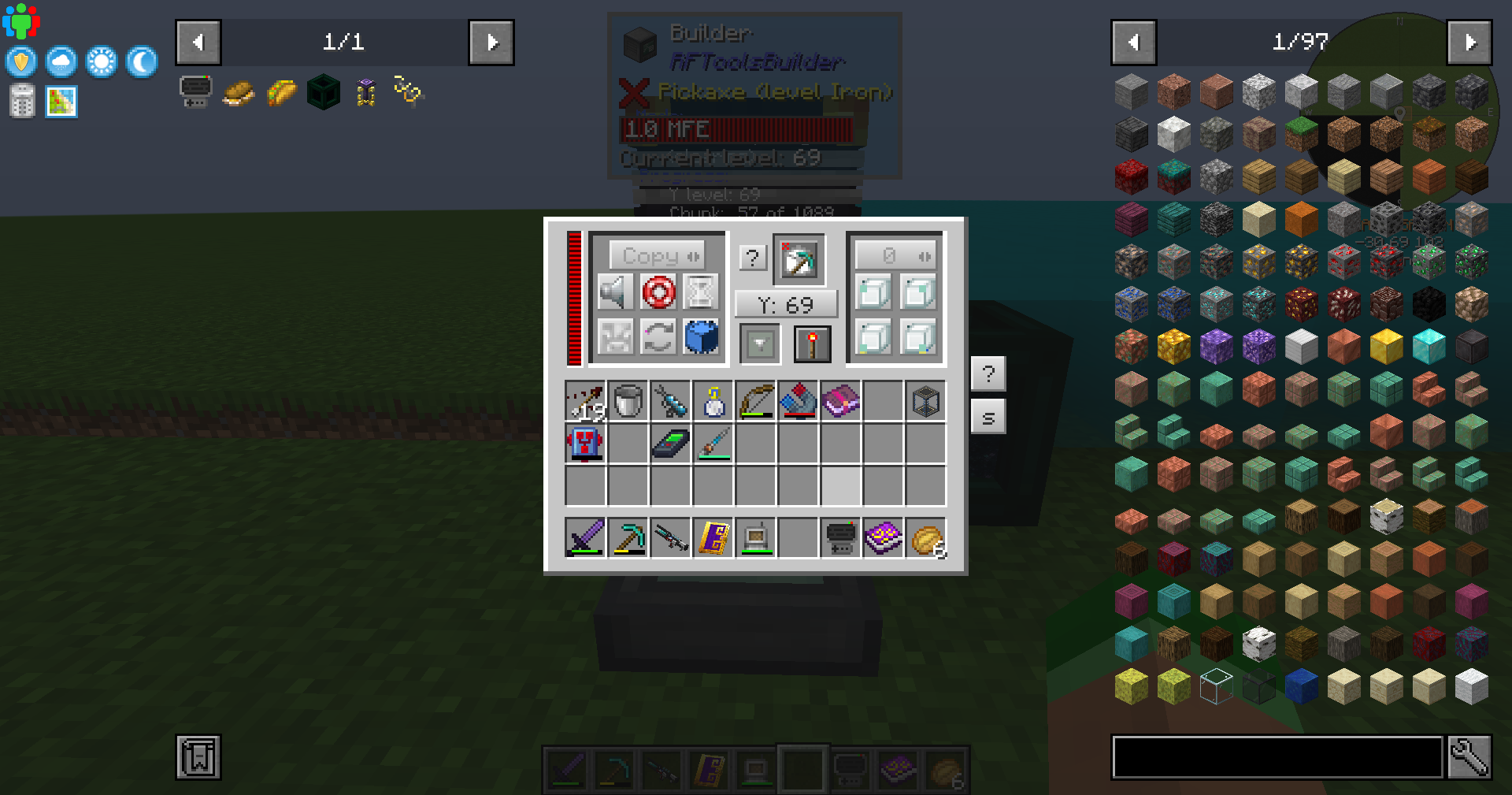Click the Y: 69 level button
1512x795 pixels.
[785, 303]
